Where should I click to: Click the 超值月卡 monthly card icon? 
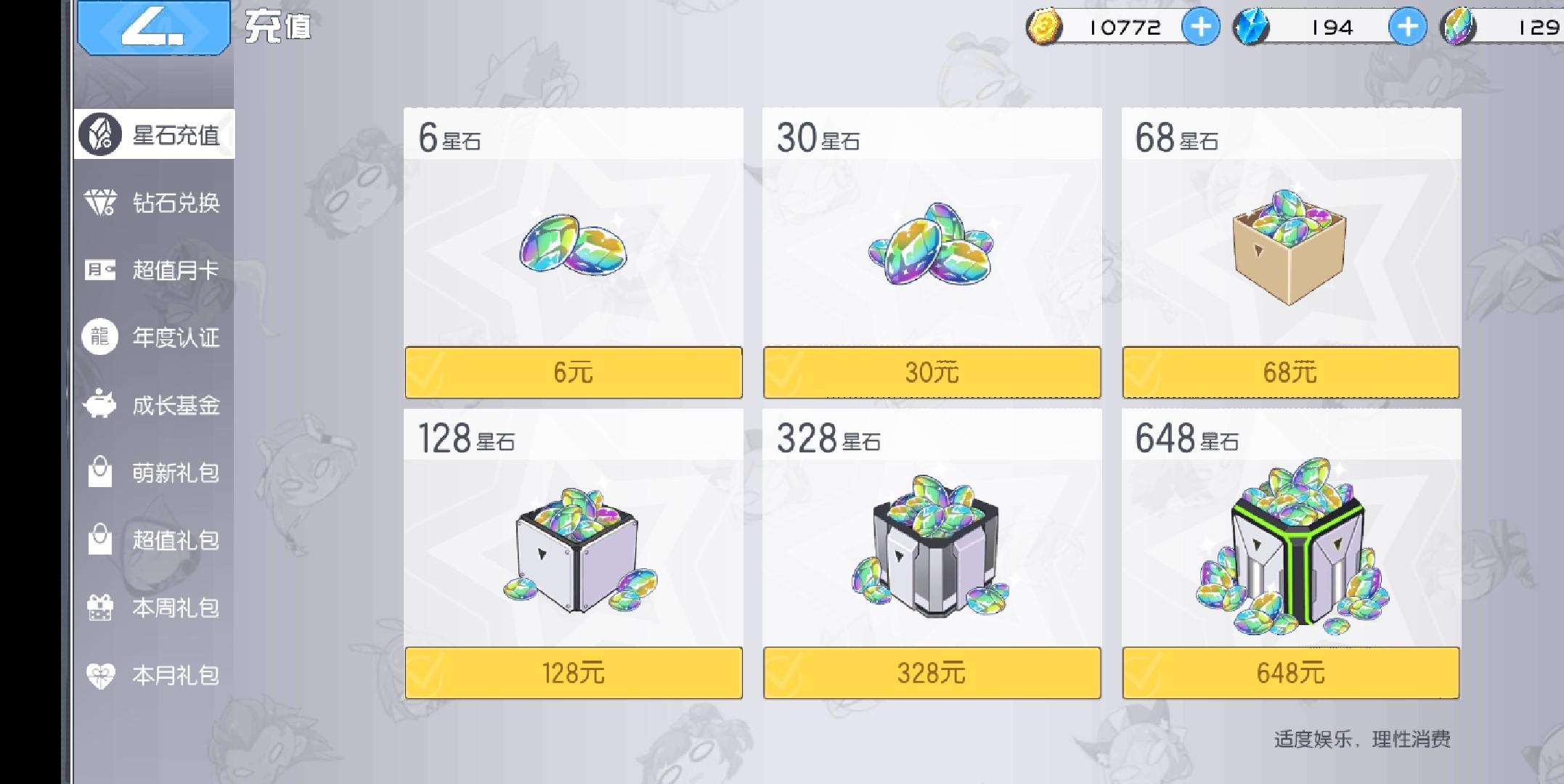click(x=99, y=270)
